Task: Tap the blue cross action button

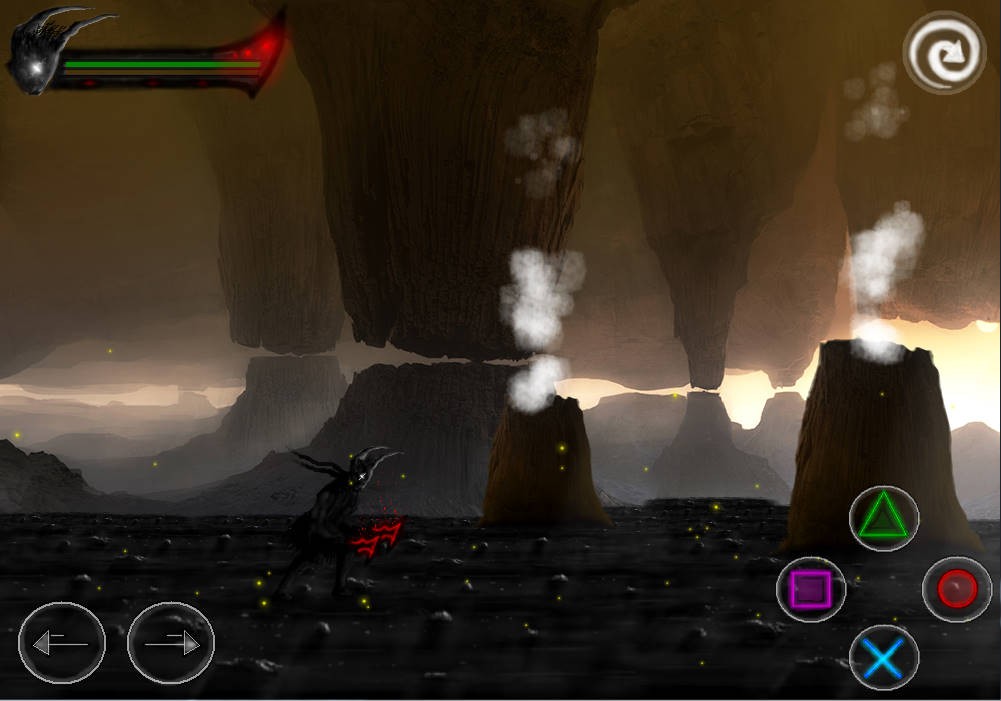Action: click(884, 660)
